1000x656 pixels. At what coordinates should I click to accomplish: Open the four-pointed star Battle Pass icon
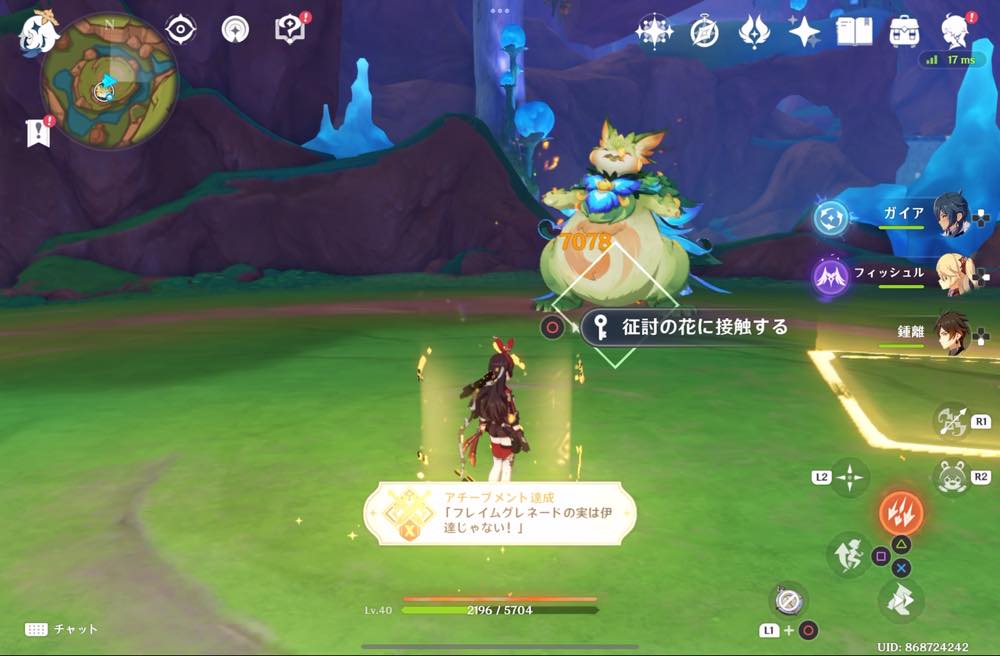[804, 32]
